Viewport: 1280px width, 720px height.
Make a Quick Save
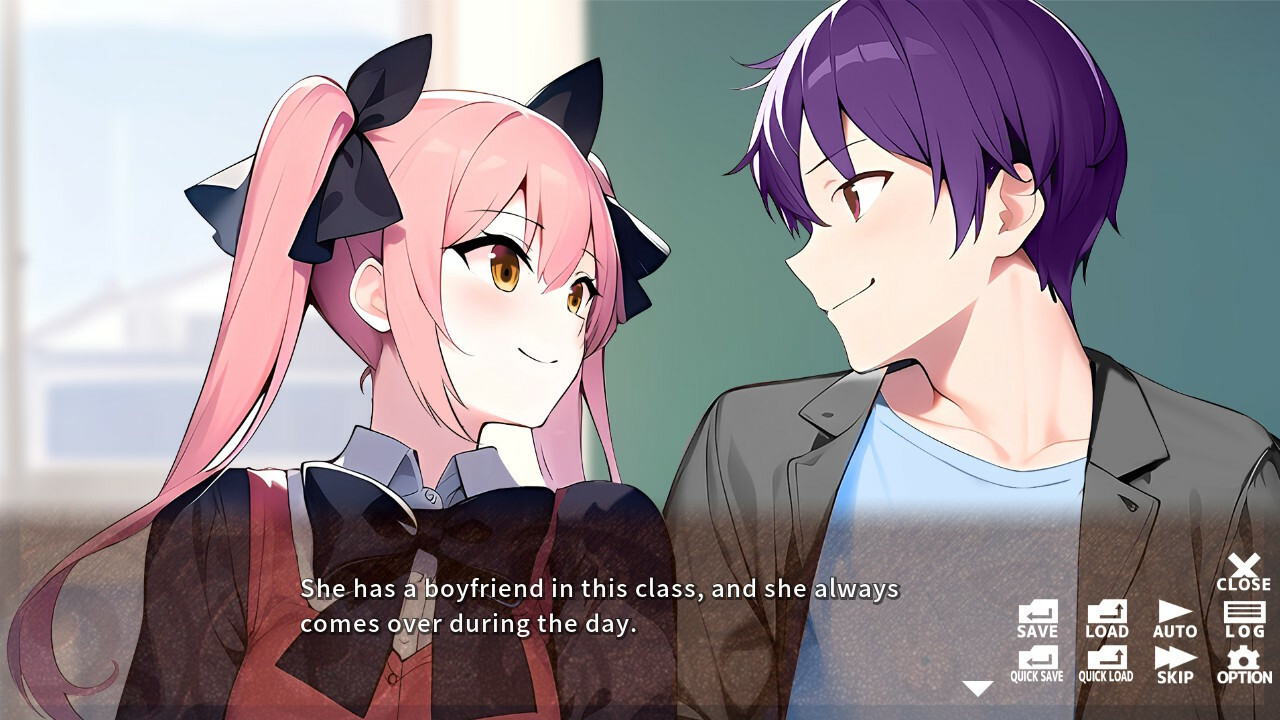1037,664
